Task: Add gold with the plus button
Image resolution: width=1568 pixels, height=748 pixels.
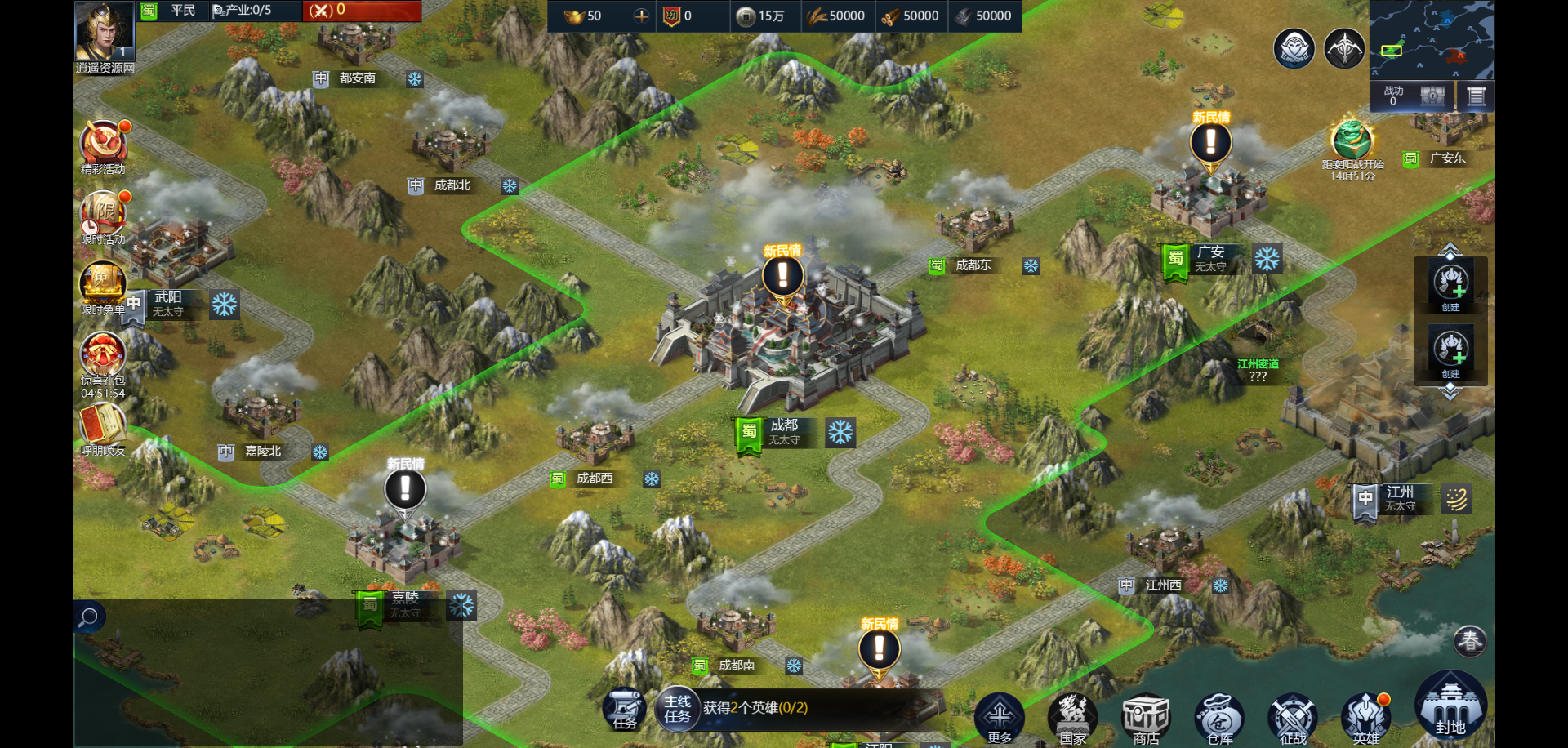Action: tap(641, 16)
